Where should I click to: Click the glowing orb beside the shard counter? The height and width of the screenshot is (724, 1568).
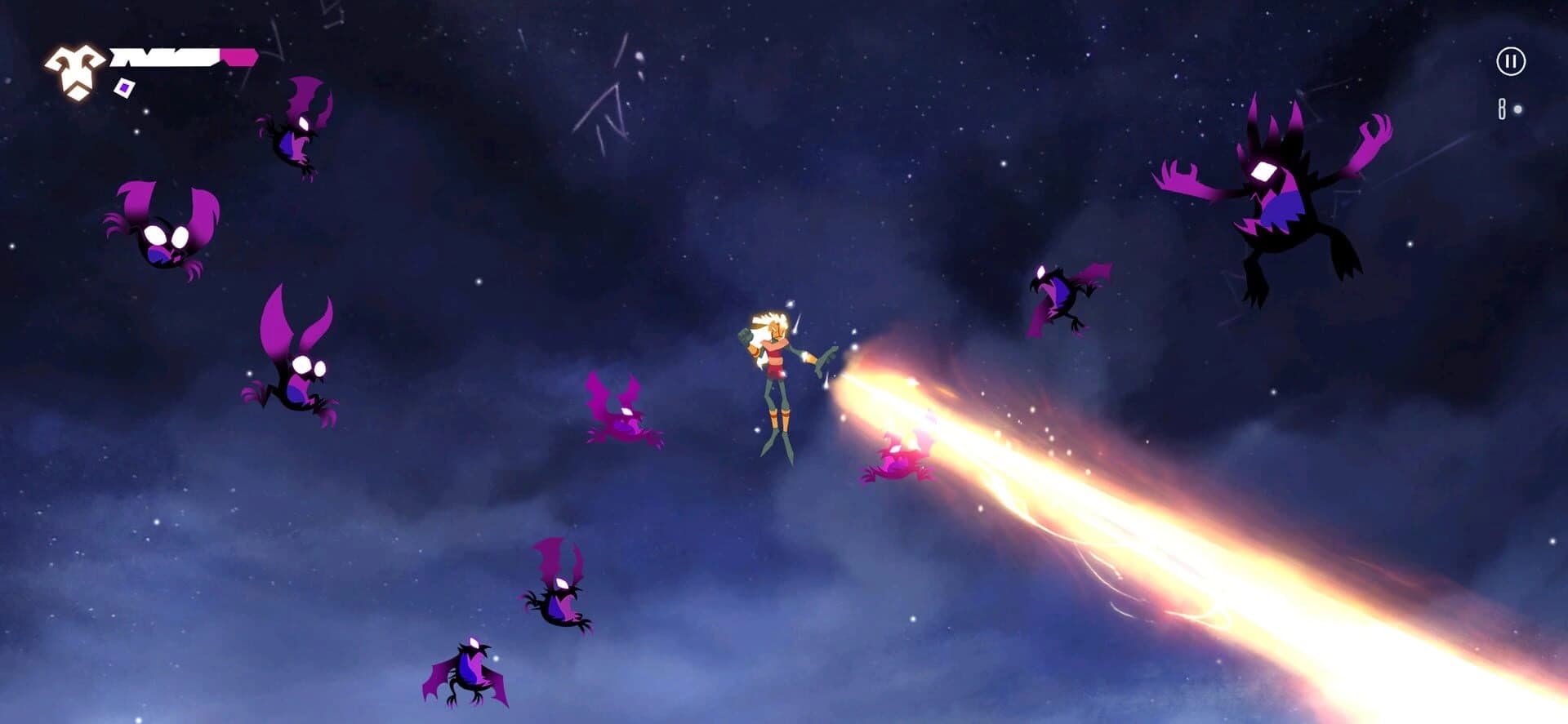pos(1516,110)
